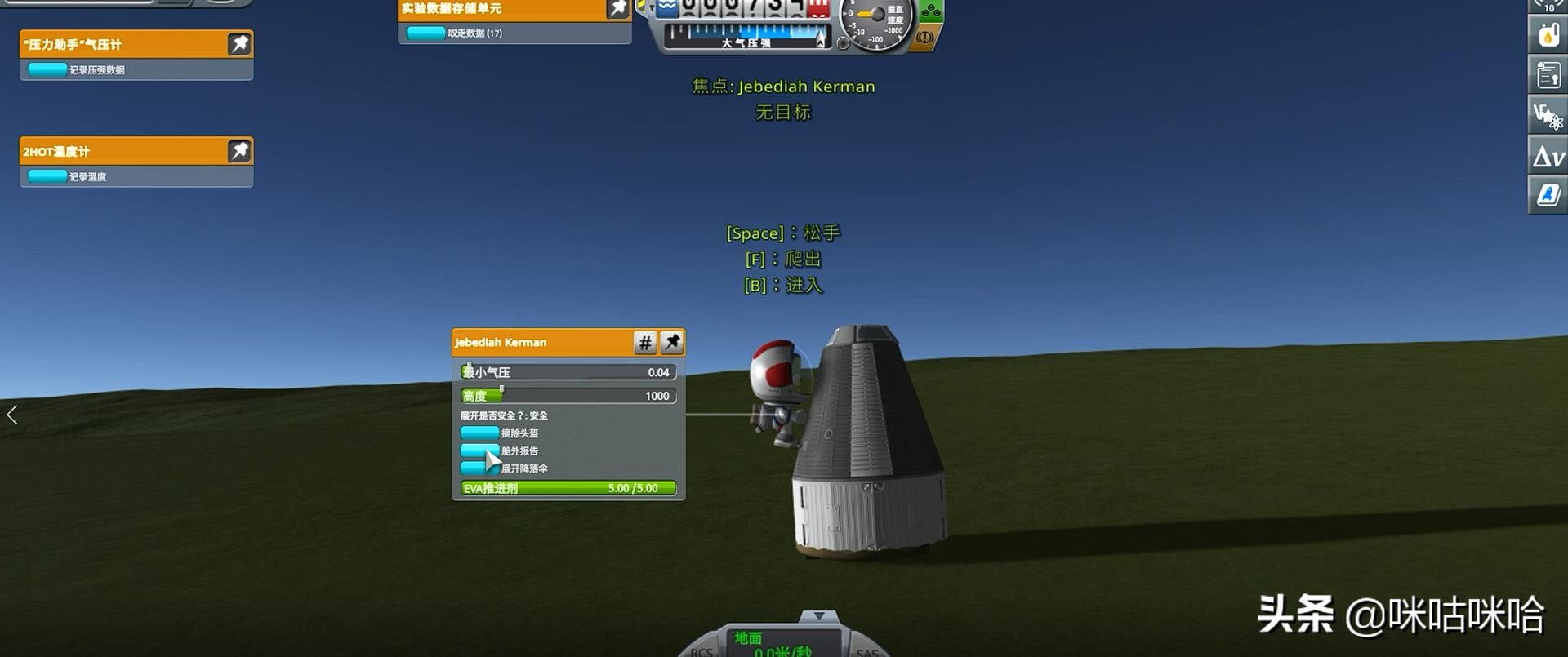Pin the Jebediah Kerman action window

pyautogui.click(x=672, y=343)
